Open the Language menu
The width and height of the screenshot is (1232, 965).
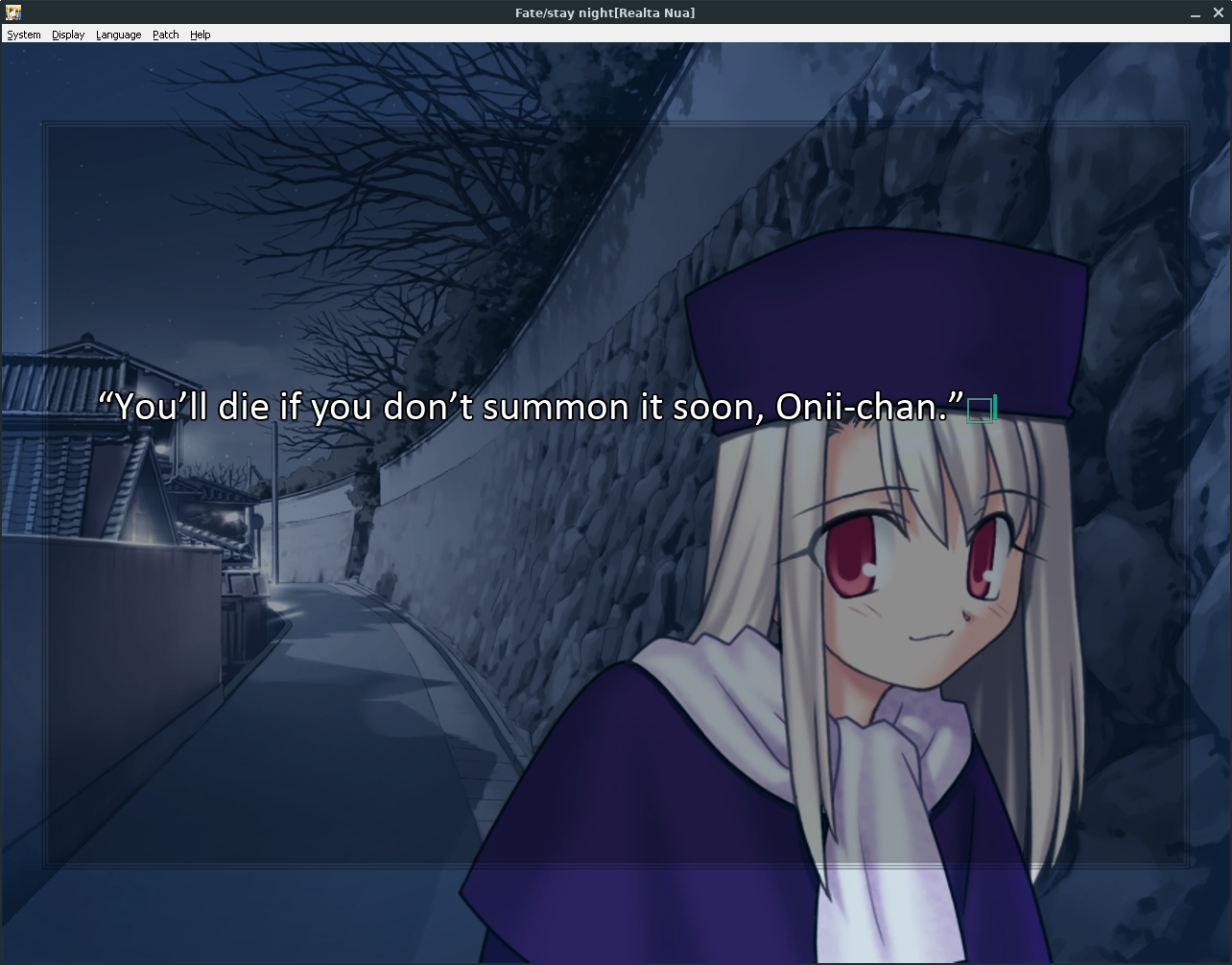pos(118,35)
